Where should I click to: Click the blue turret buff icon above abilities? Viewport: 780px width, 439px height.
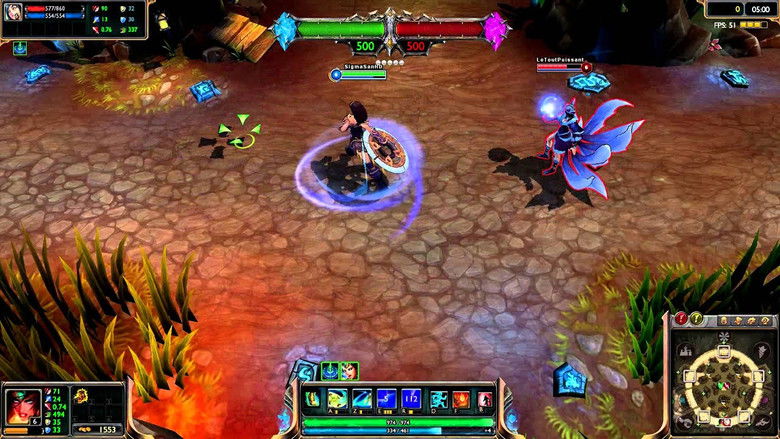pyautogui.click(x=330, y=370)
